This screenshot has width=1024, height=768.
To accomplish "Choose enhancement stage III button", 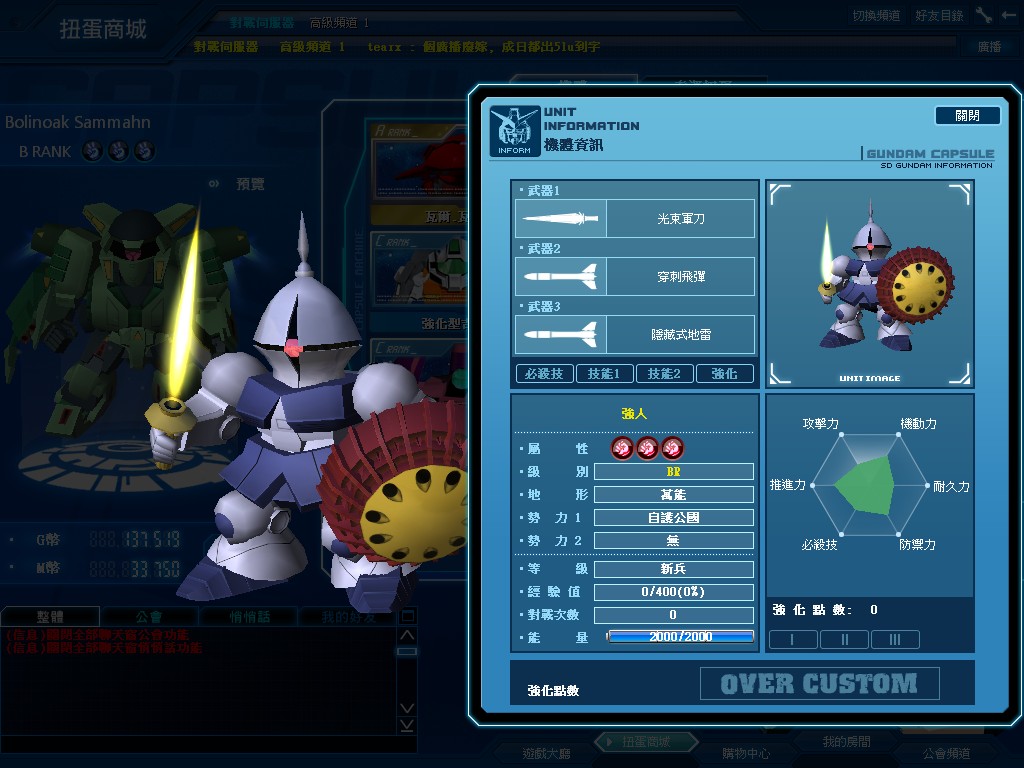I will pos(895,640).
